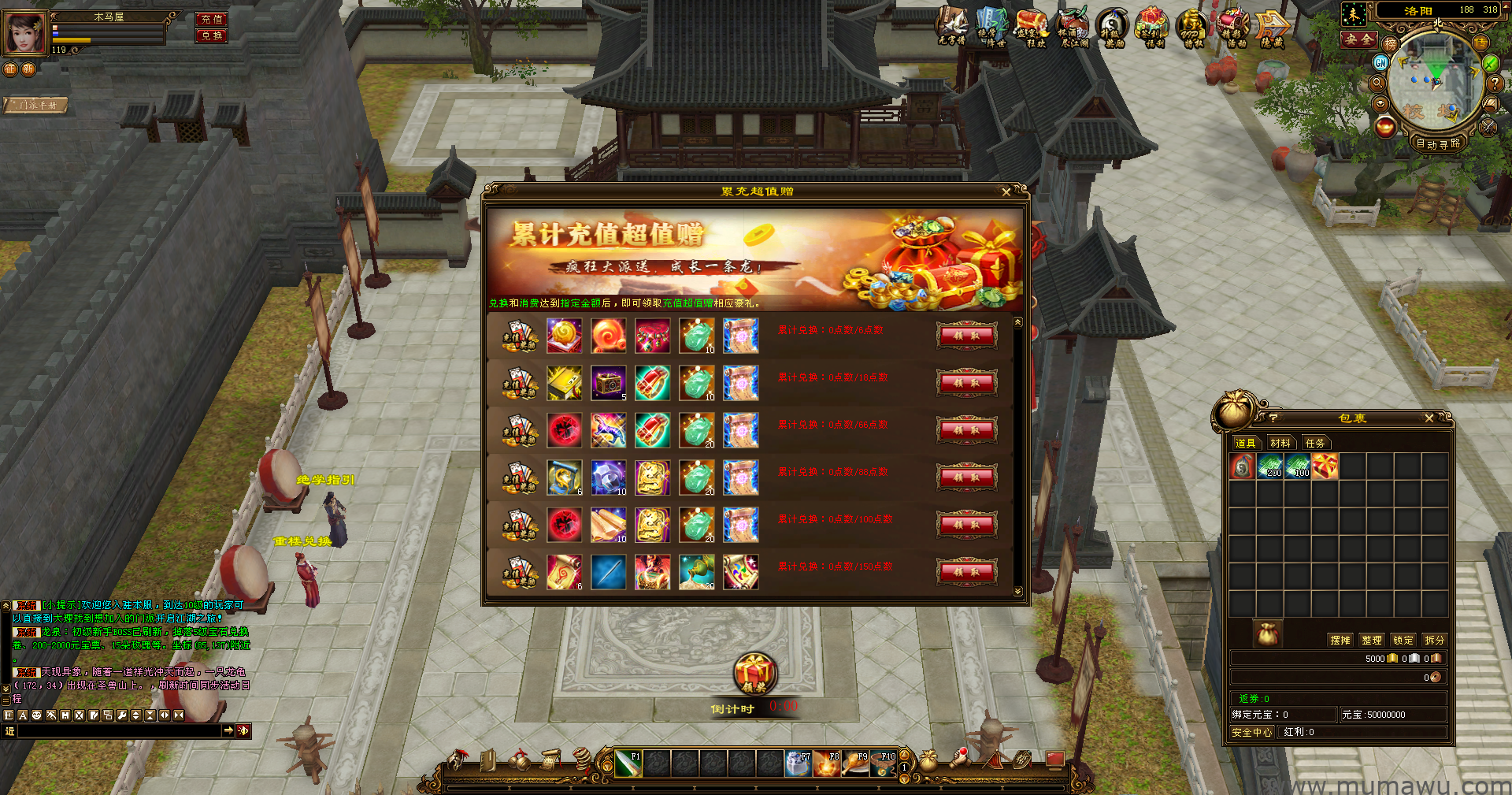Click the 拆分 split button

click(1435, 640)
